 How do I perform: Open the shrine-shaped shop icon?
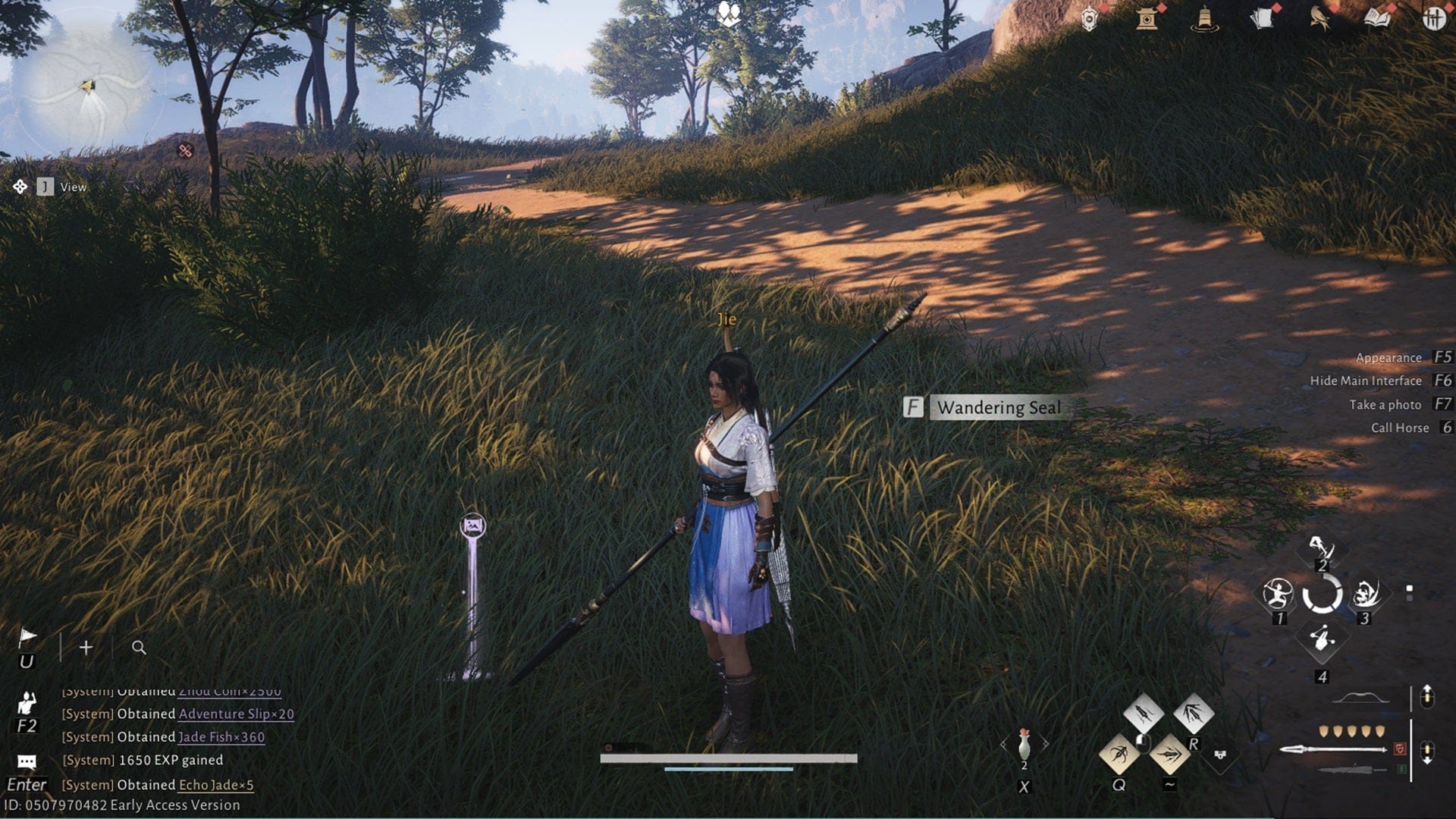(x=1147, y=19)
